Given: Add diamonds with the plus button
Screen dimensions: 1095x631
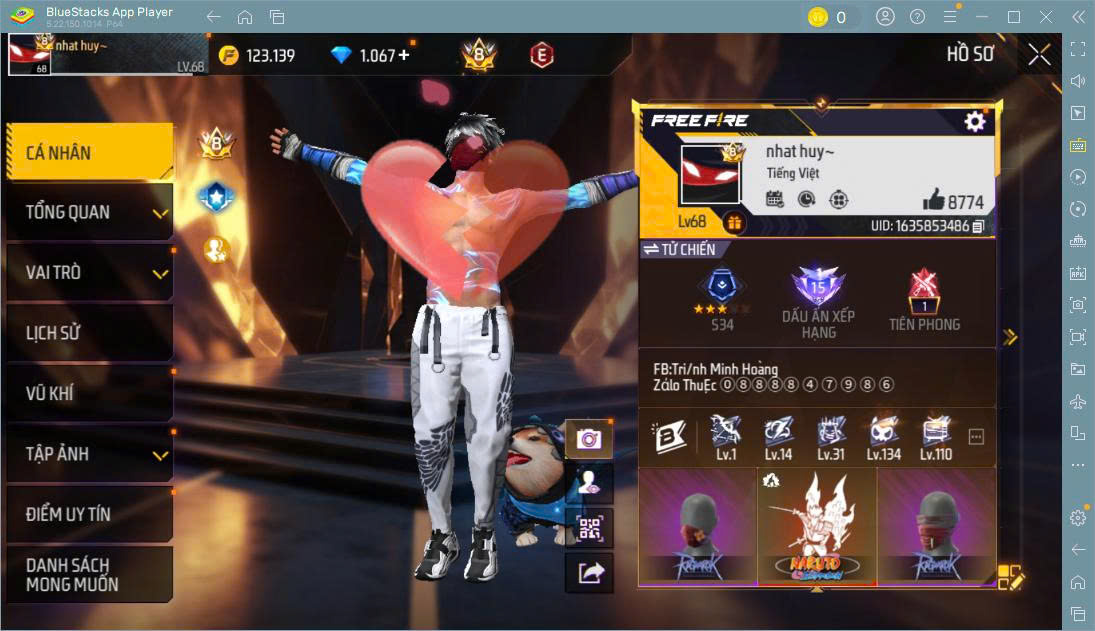Looking at the screenshot, I should pos(404,55).
